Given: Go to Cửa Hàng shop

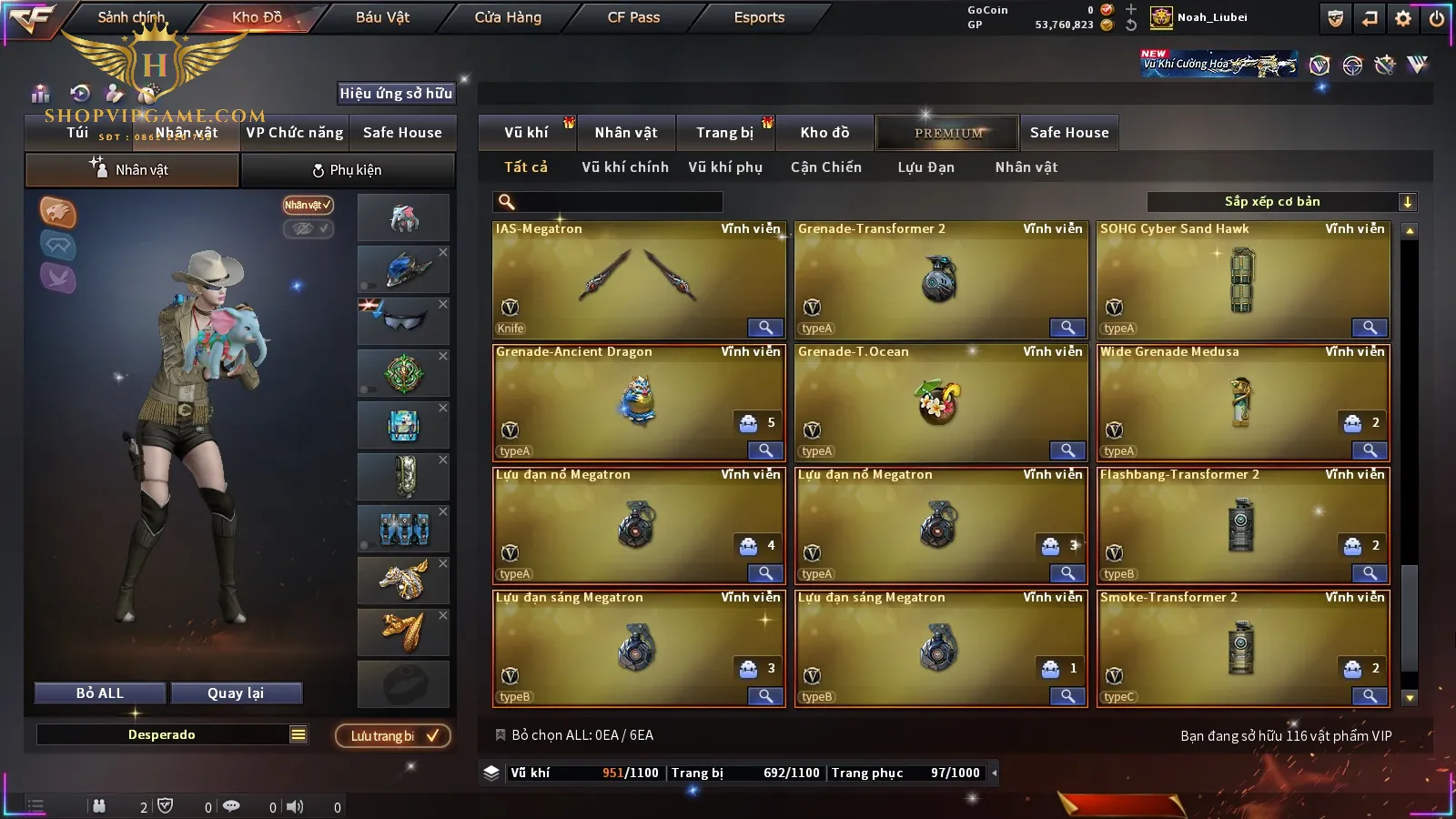Looking at the screenshot, I should point(508,17).
